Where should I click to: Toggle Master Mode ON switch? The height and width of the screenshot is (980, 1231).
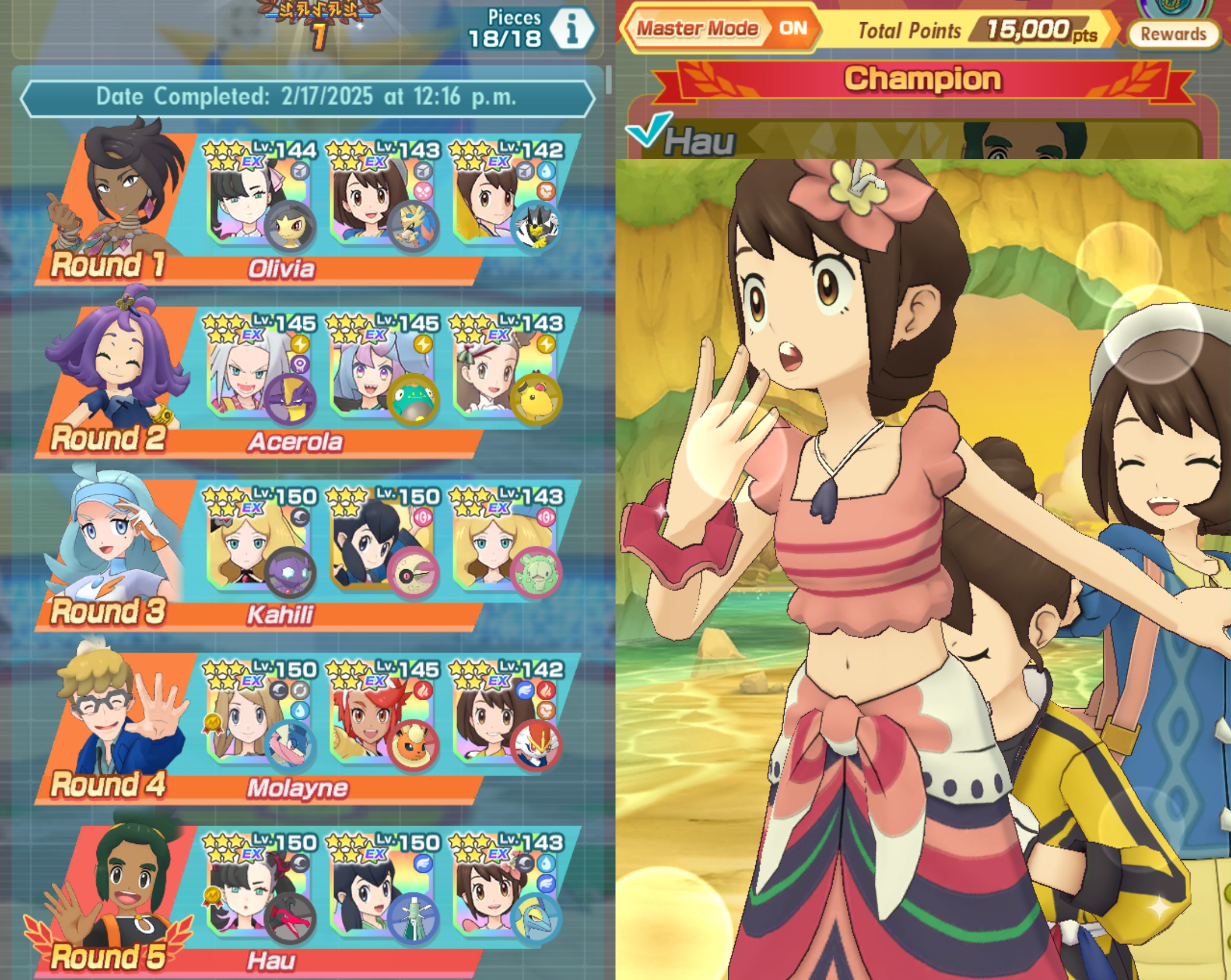point(793,28)
